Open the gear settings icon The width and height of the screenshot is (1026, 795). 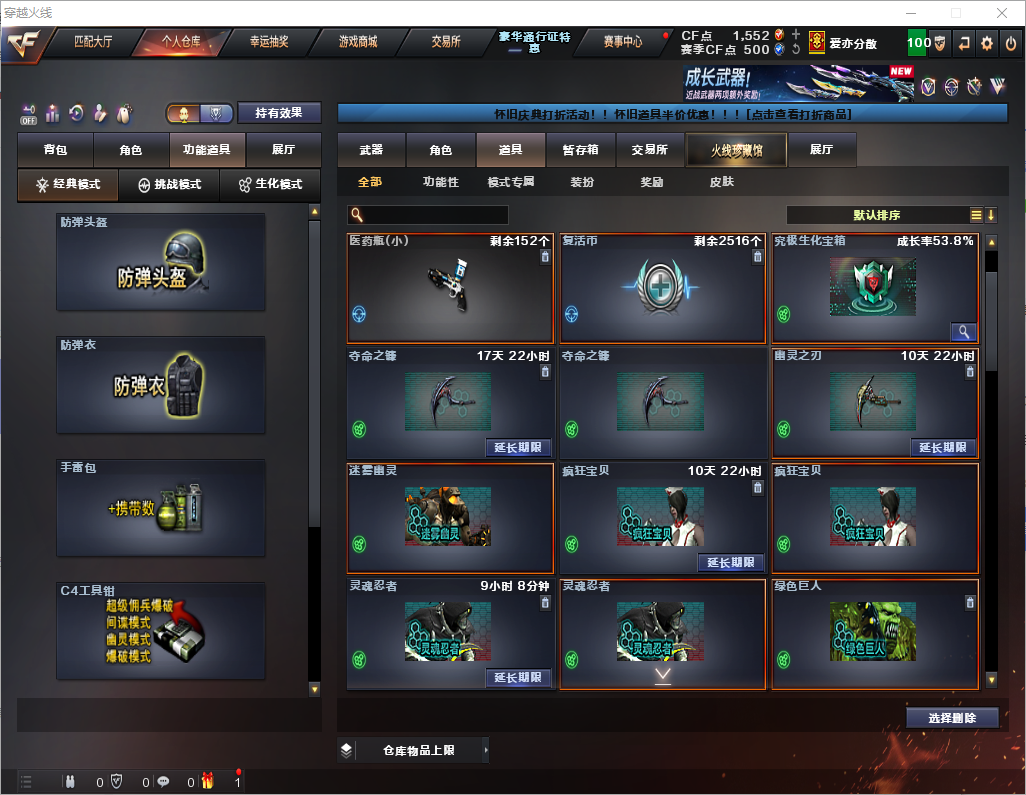click(987, 43)
